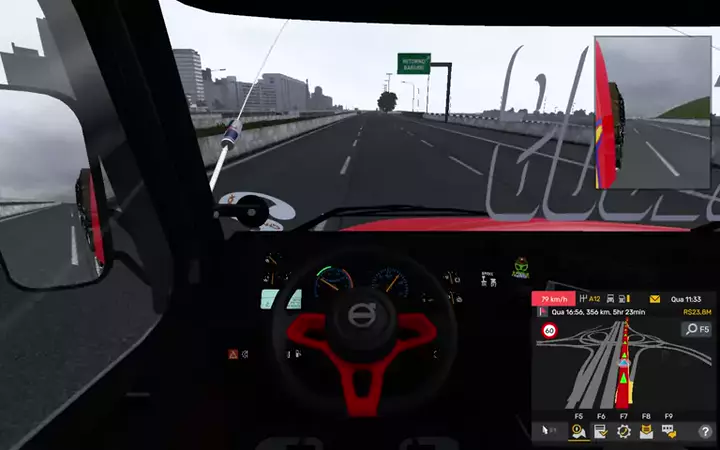The height and width of the screenshot is (450, 720).
Task: Open the truck diagnostics gear tab
Action: [x=623, y=431]
